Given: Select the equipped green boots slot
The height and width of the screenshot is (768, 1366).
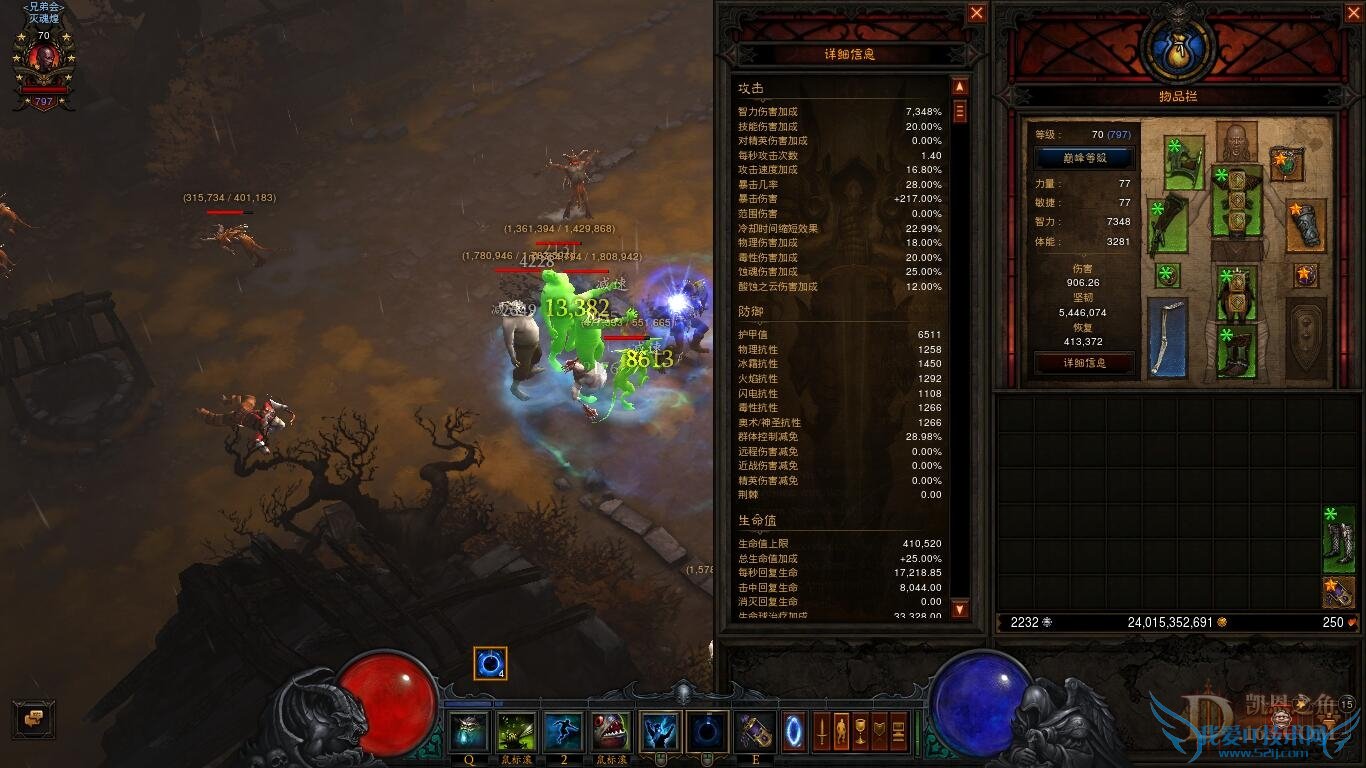Looking at the screenshot, I should [x=1236, y=352].
